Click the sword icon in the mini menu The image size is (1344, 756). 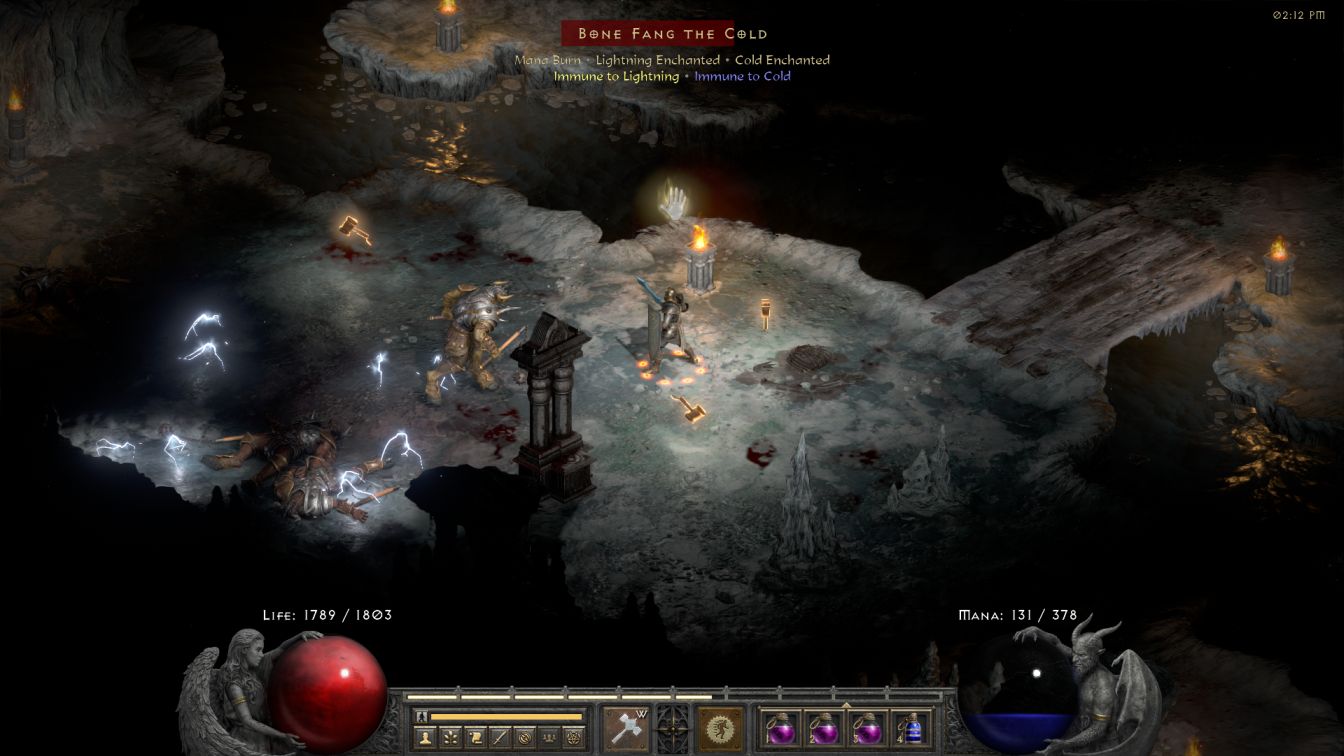click(x=499, y=738)
